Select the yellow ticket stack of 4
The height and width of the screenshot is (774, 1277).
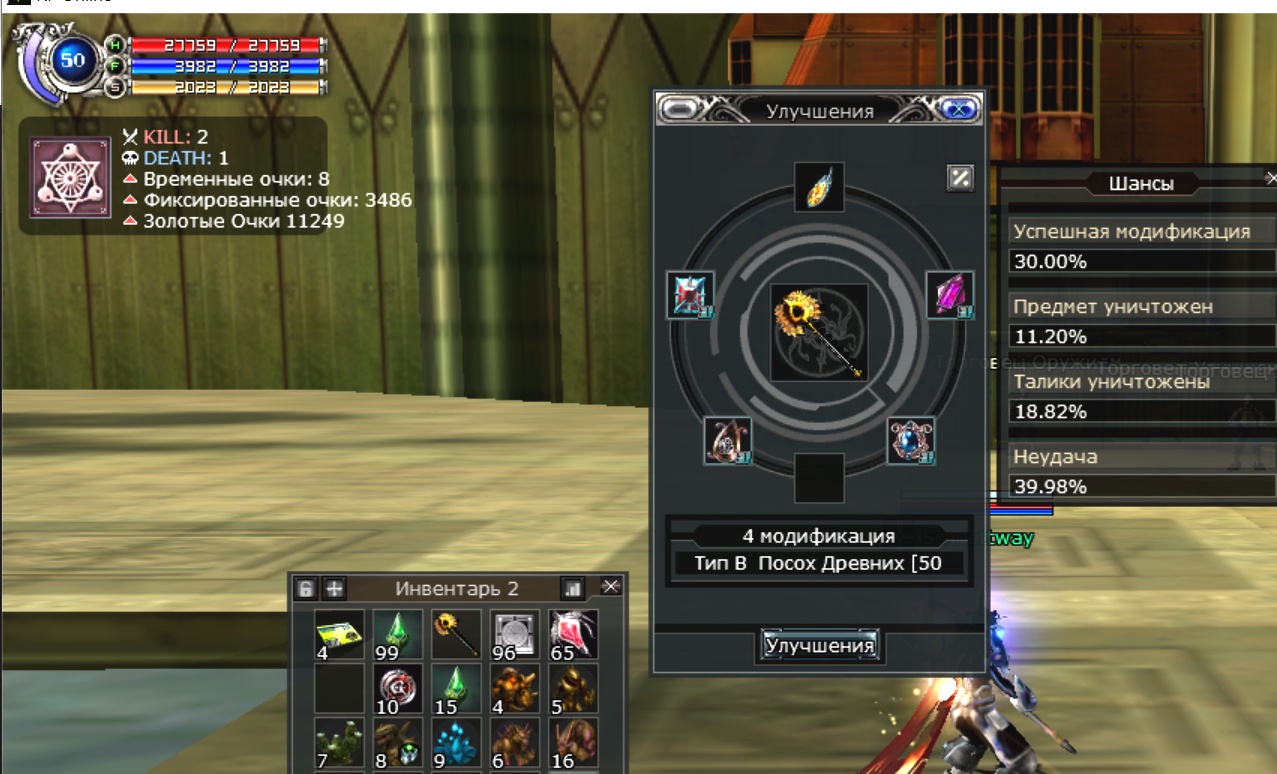click(339, 635)
